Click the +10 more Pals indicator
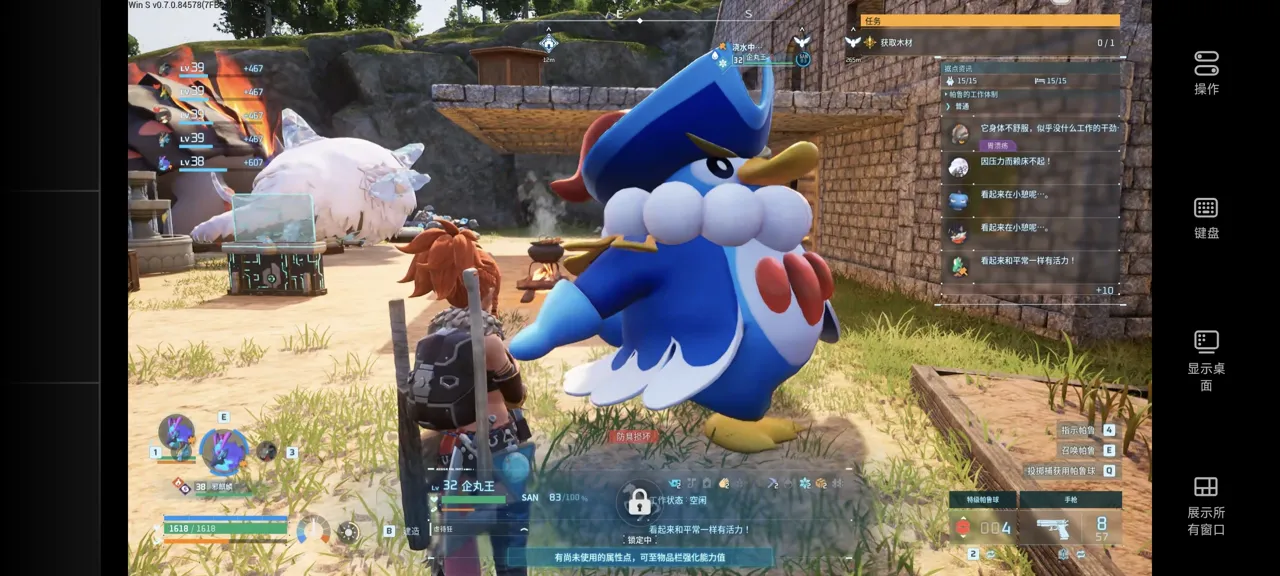Viewport: 1280px width, 576px height. pyautogui.click(x=1104, y=290)
